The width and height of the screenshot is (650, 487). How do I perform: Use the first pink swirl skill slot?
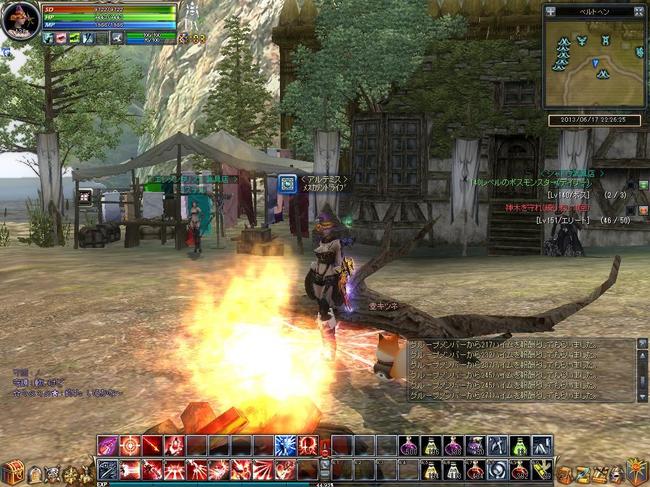(108, 445)
